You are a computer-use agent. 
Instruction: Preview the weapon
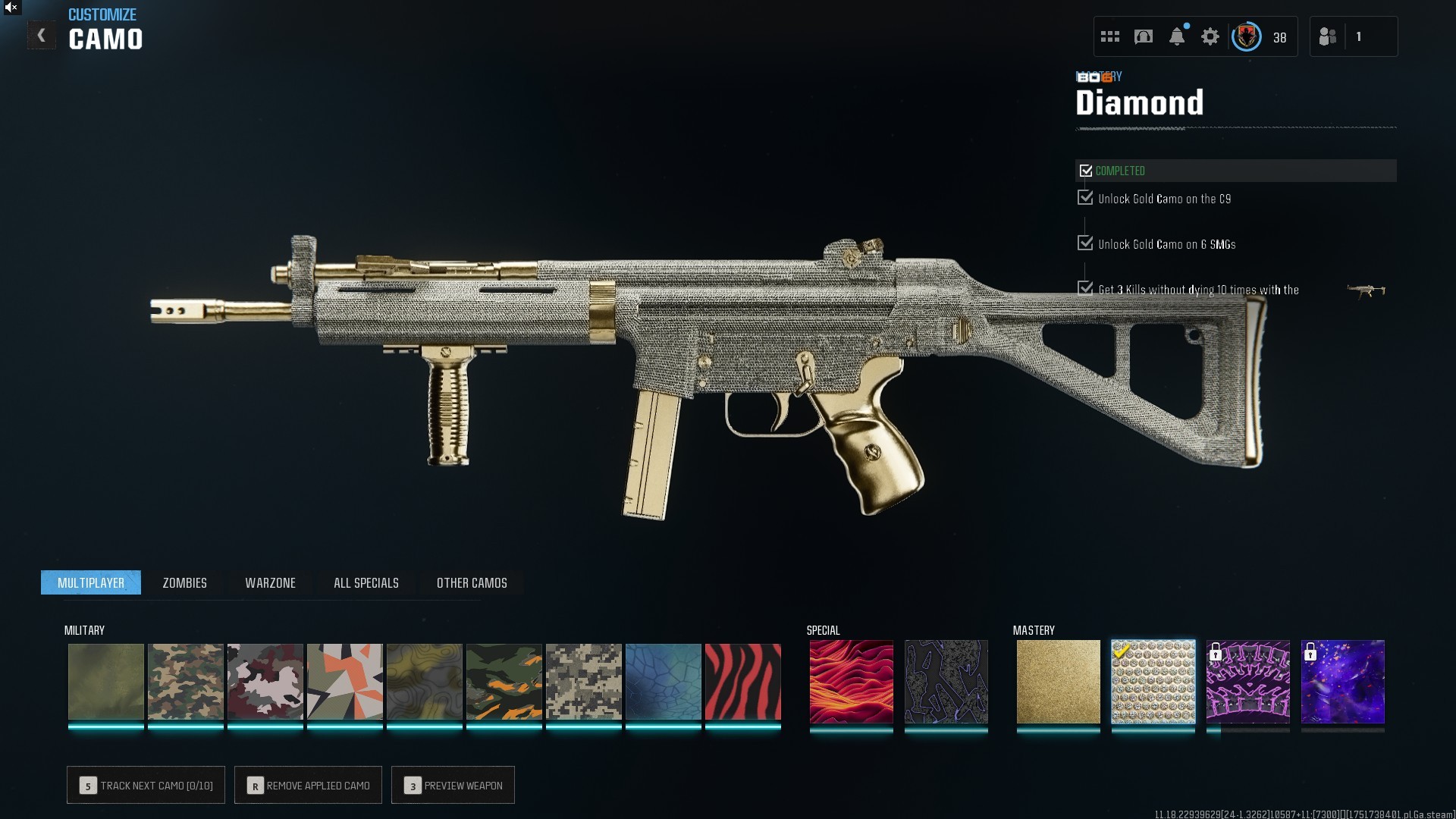[x=453, y=785]
